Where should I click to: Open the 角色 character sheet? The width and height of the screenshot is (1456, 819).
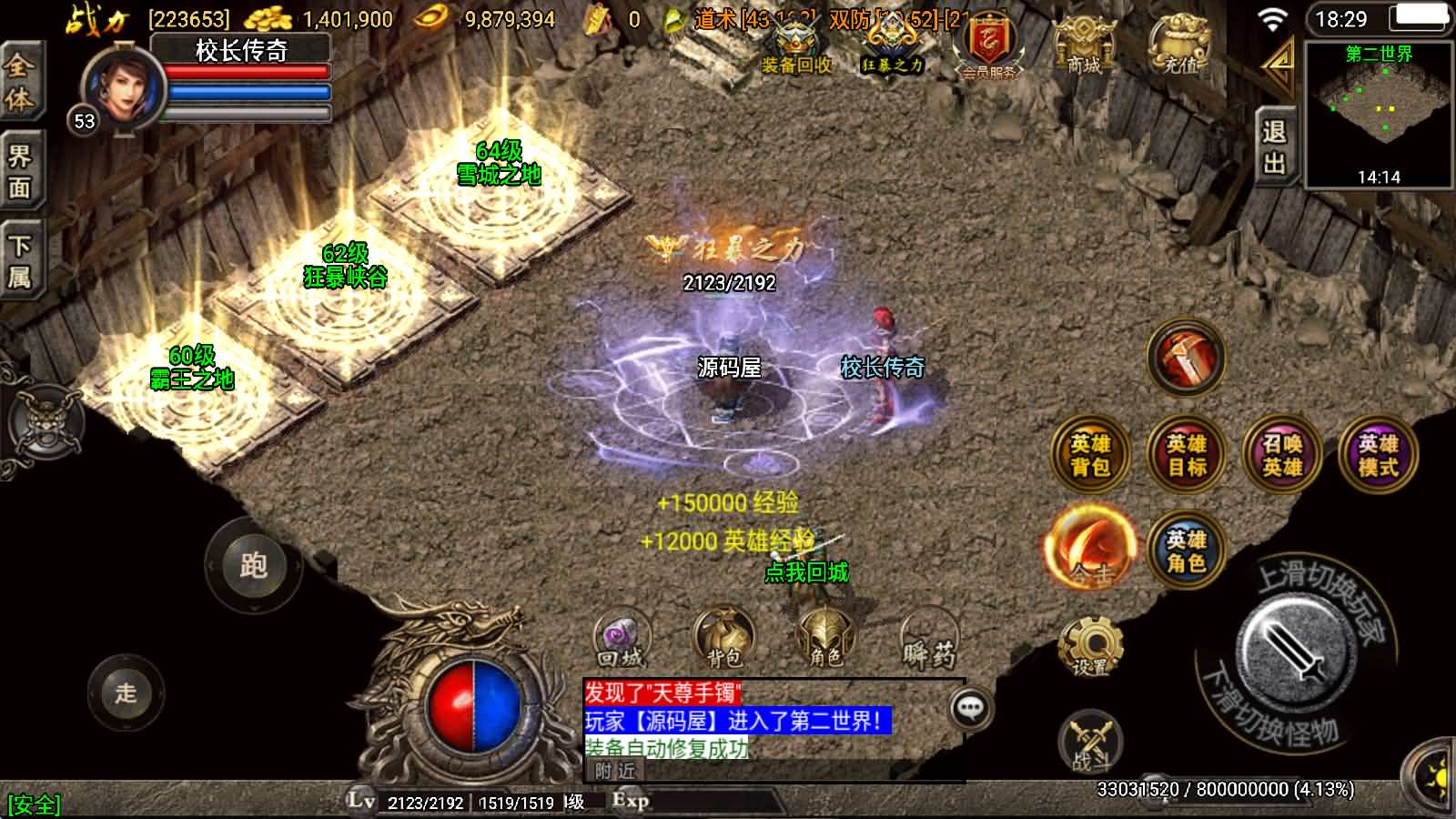click(x=825, y=639)
